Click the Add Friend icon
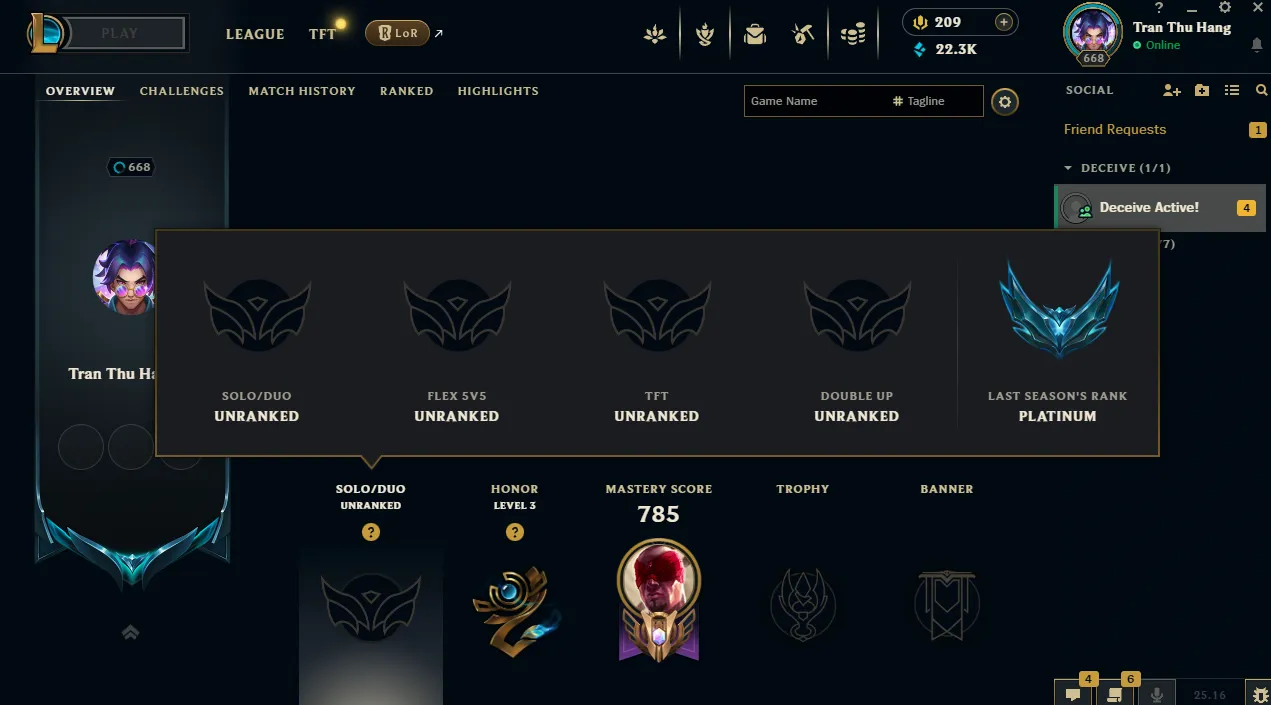This screenshot has height=705, width=1271. pyautogui.click(x=1172, y=90)
